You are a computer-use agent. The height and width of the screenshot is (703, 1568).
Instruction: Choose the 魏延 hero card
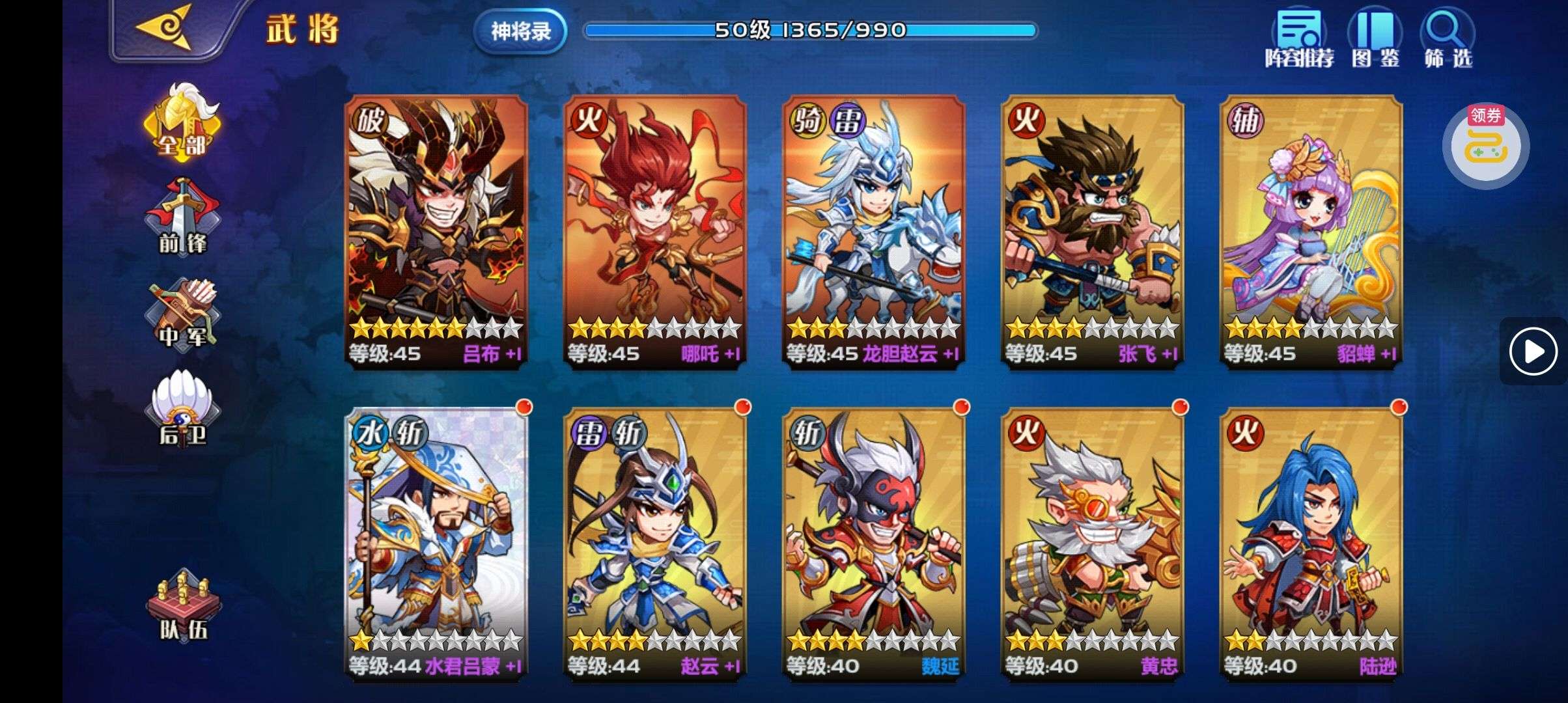[x=873, y=544]
